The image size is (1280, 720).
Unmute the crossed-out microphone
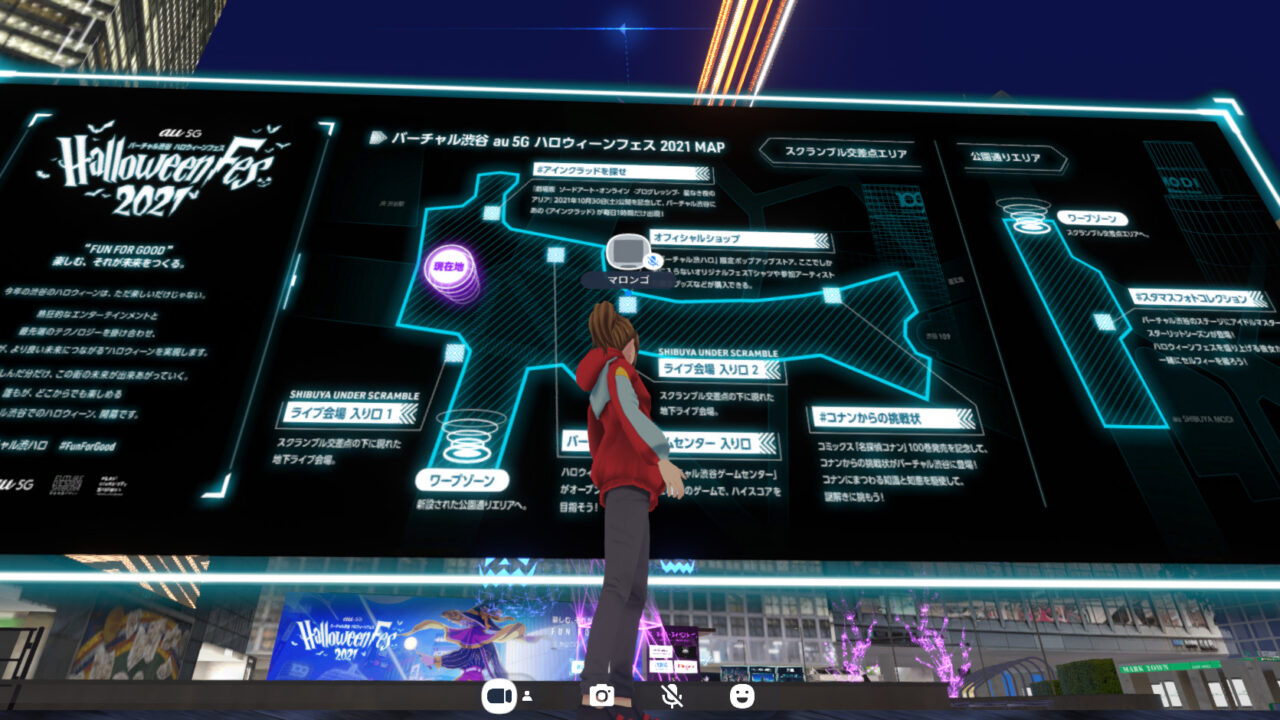tap(672, 696)
